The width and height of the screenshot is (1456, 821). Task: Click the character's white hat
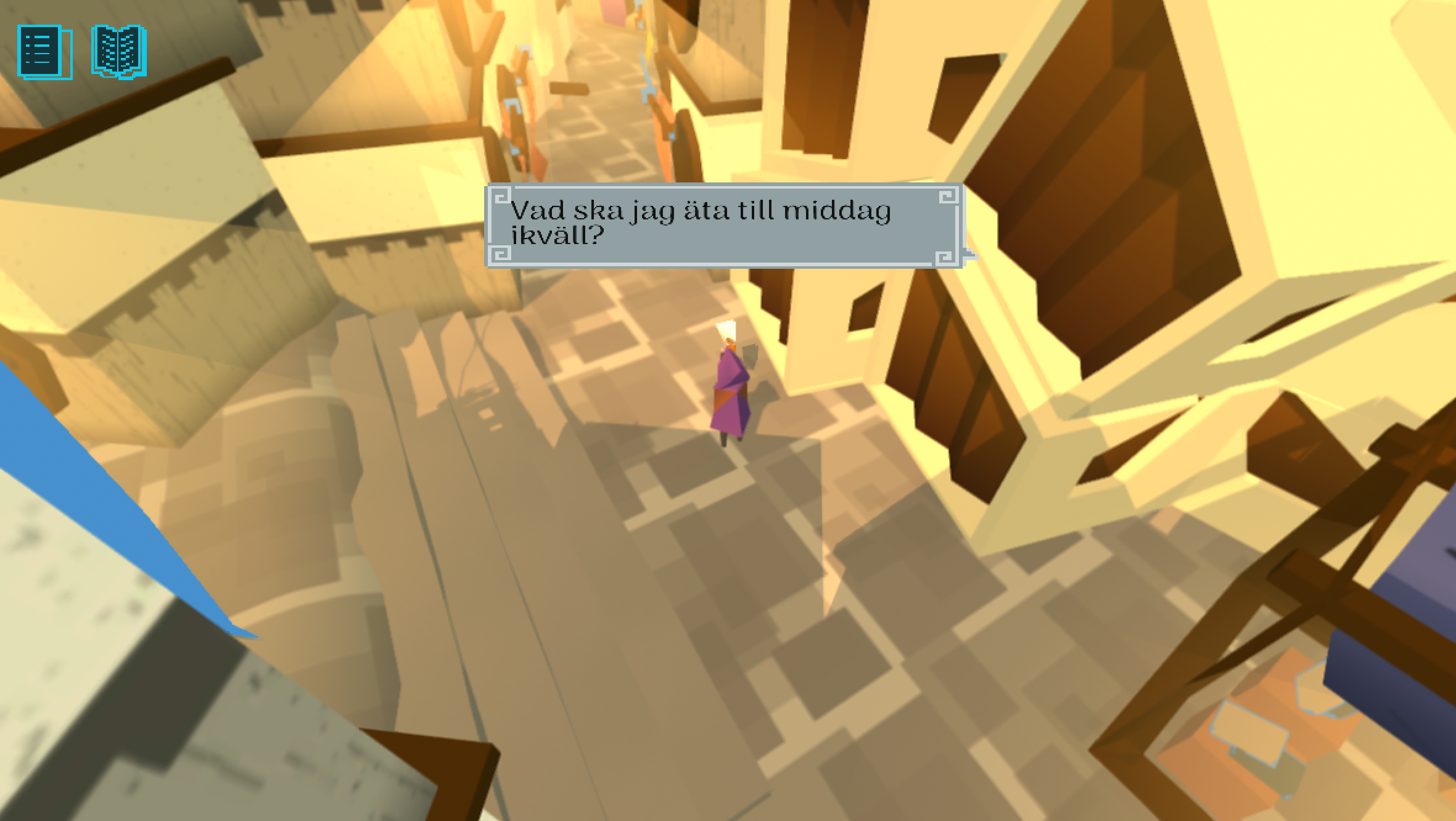point(726,330)
